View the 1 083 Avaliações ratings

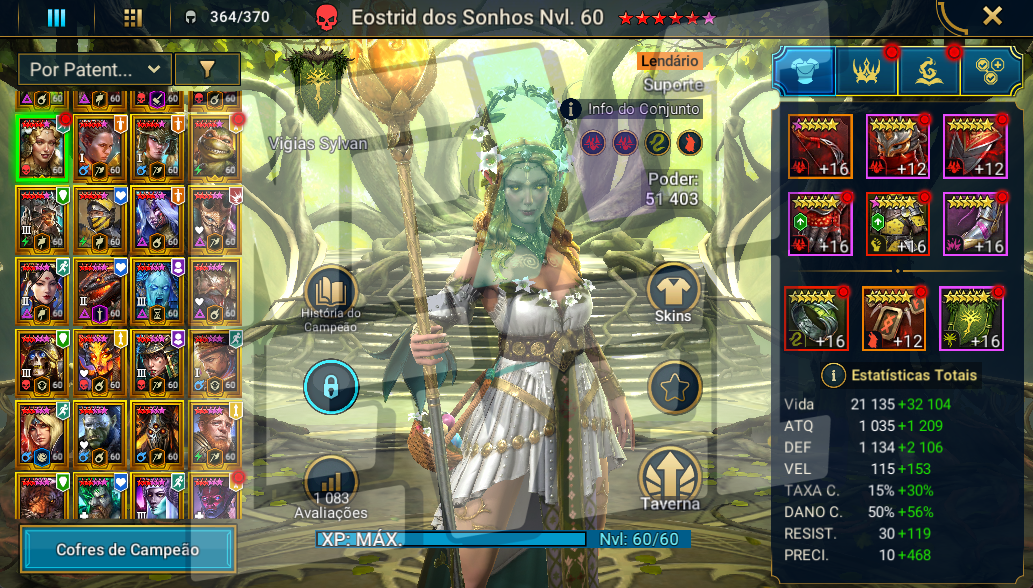pos(330,486)
